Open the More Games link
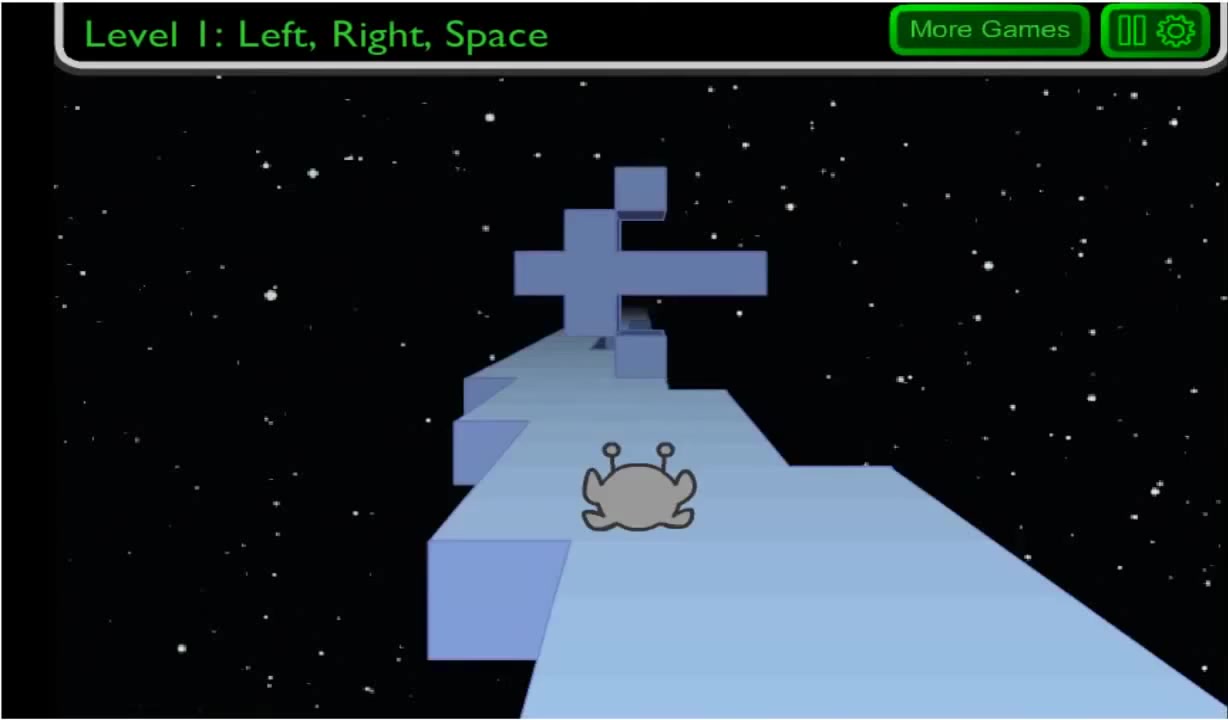Image resolution: width=1228 pixels, height=720 pixels. click(988, 30)
